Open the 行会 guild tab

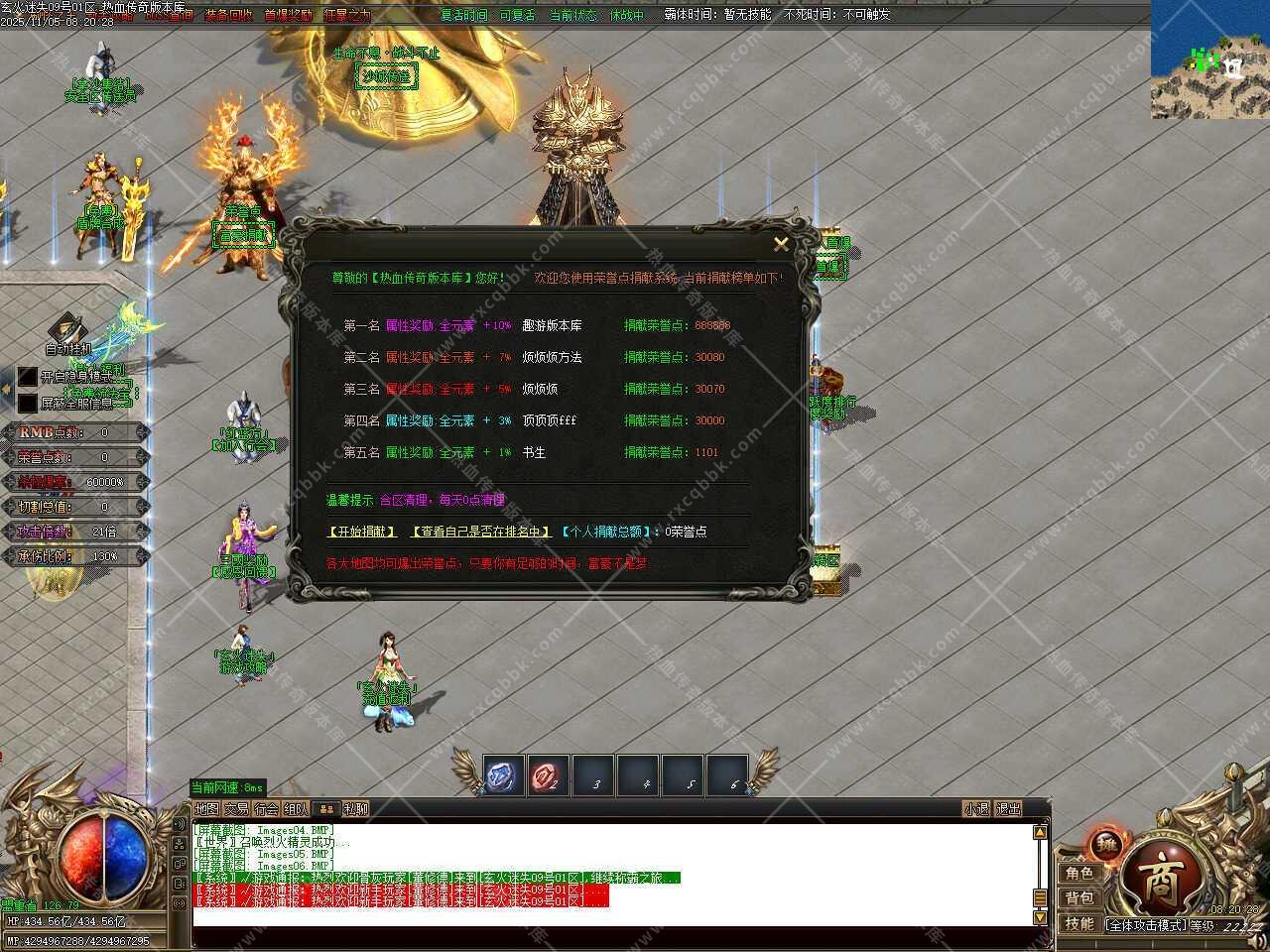click(x=266, y=809)
